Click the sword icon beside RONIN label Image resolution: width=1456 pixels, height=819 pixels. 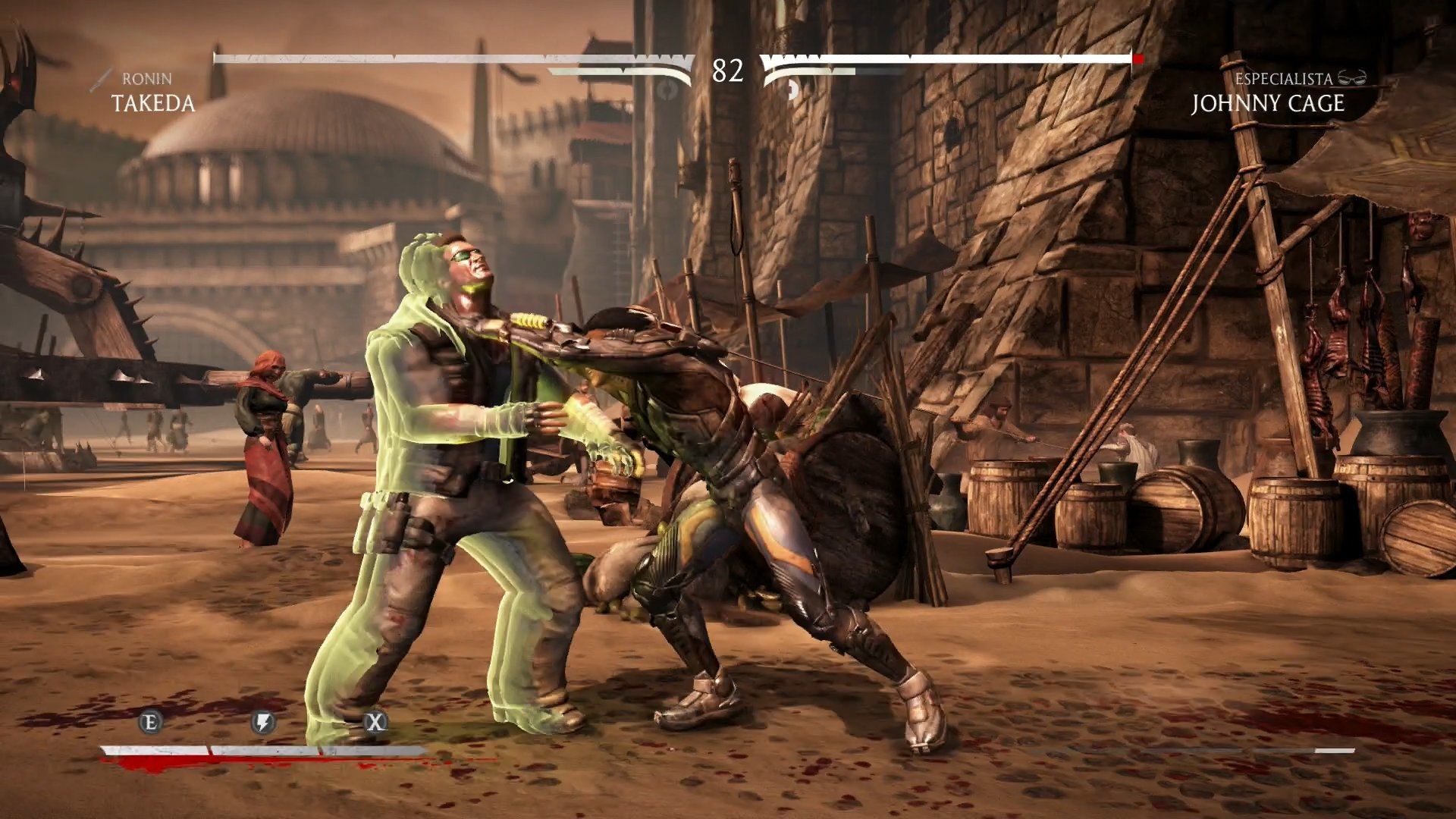pyautogui.click(x=99, y=78)
